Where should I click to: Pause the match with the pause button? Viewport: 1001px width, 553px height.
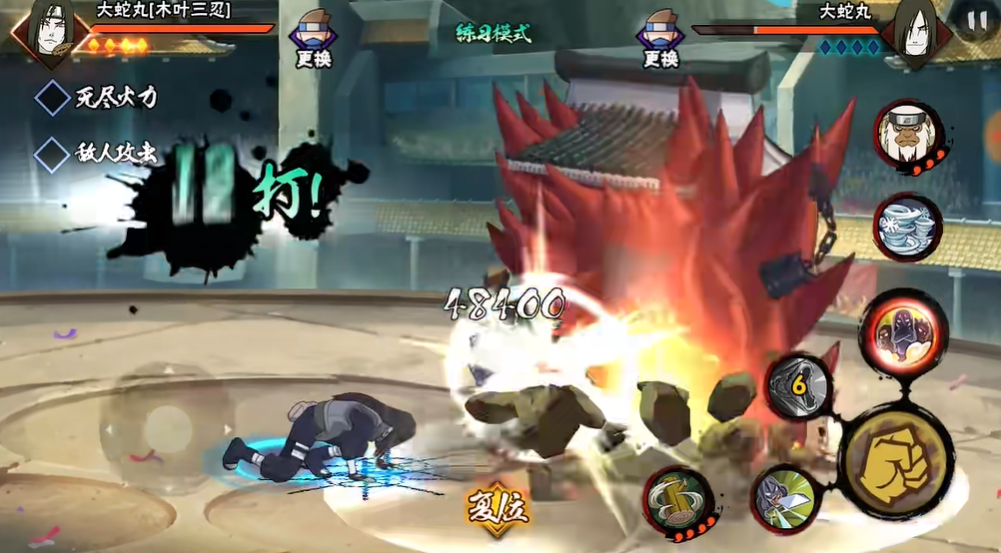click(975, 22)
